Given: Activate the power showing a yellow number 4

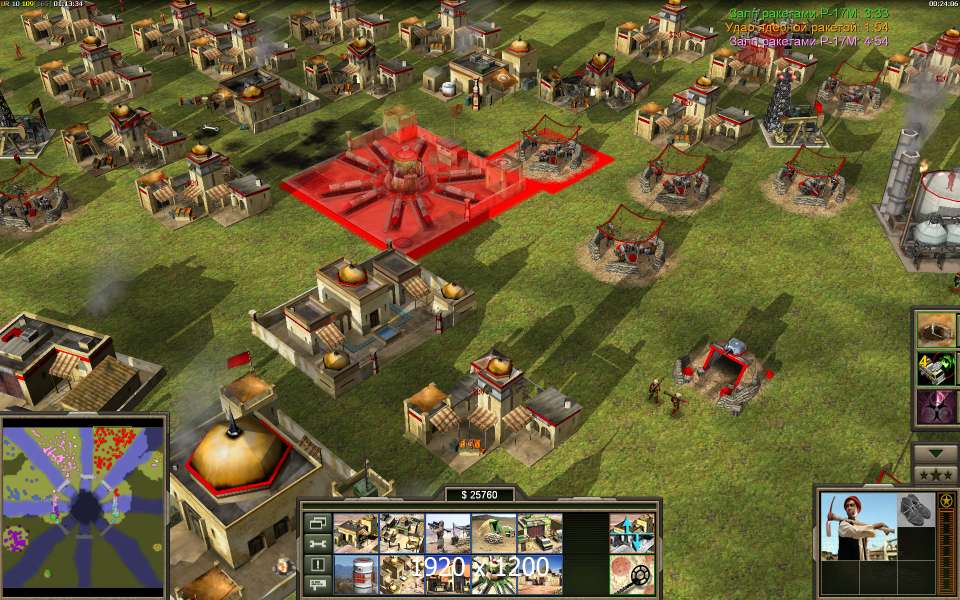Looking at the screenshot, I should coord(937,368).
